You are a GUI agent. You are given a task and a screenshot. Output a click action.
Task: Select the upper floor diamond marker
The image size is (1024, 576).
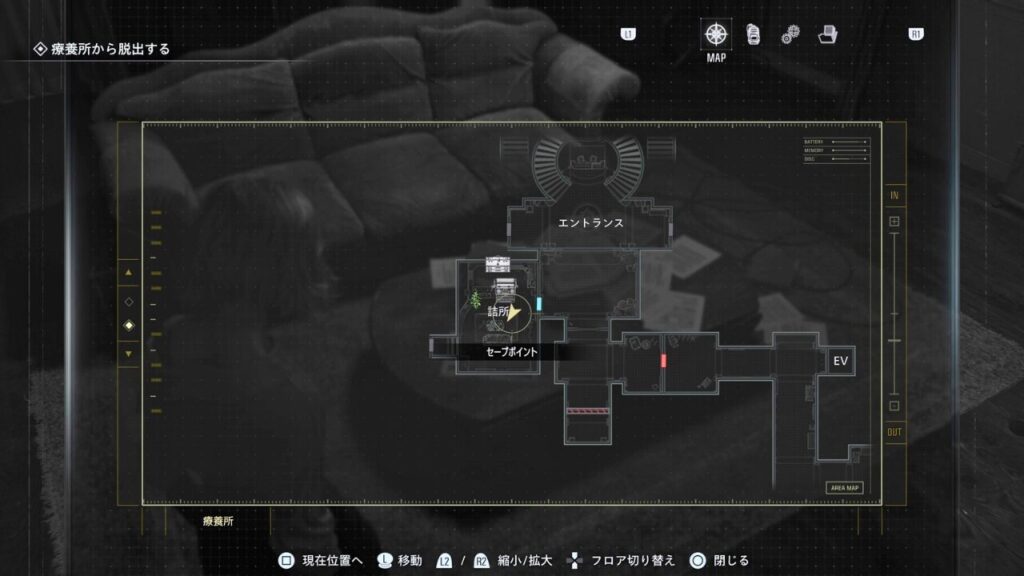(x=128, y=301)
